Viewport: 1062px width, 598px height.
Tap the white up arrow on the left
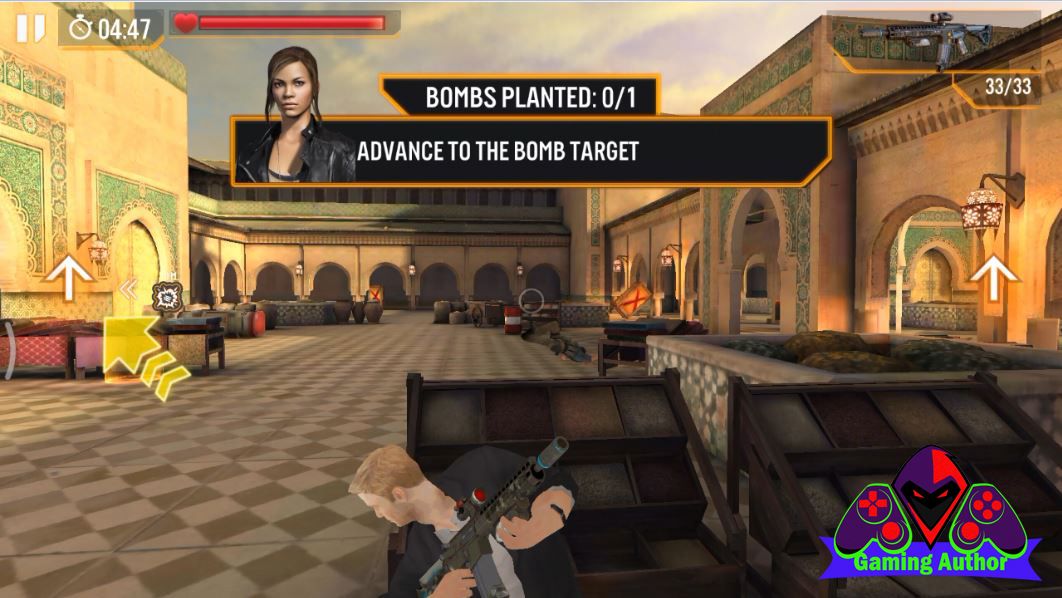pos(67,276)
